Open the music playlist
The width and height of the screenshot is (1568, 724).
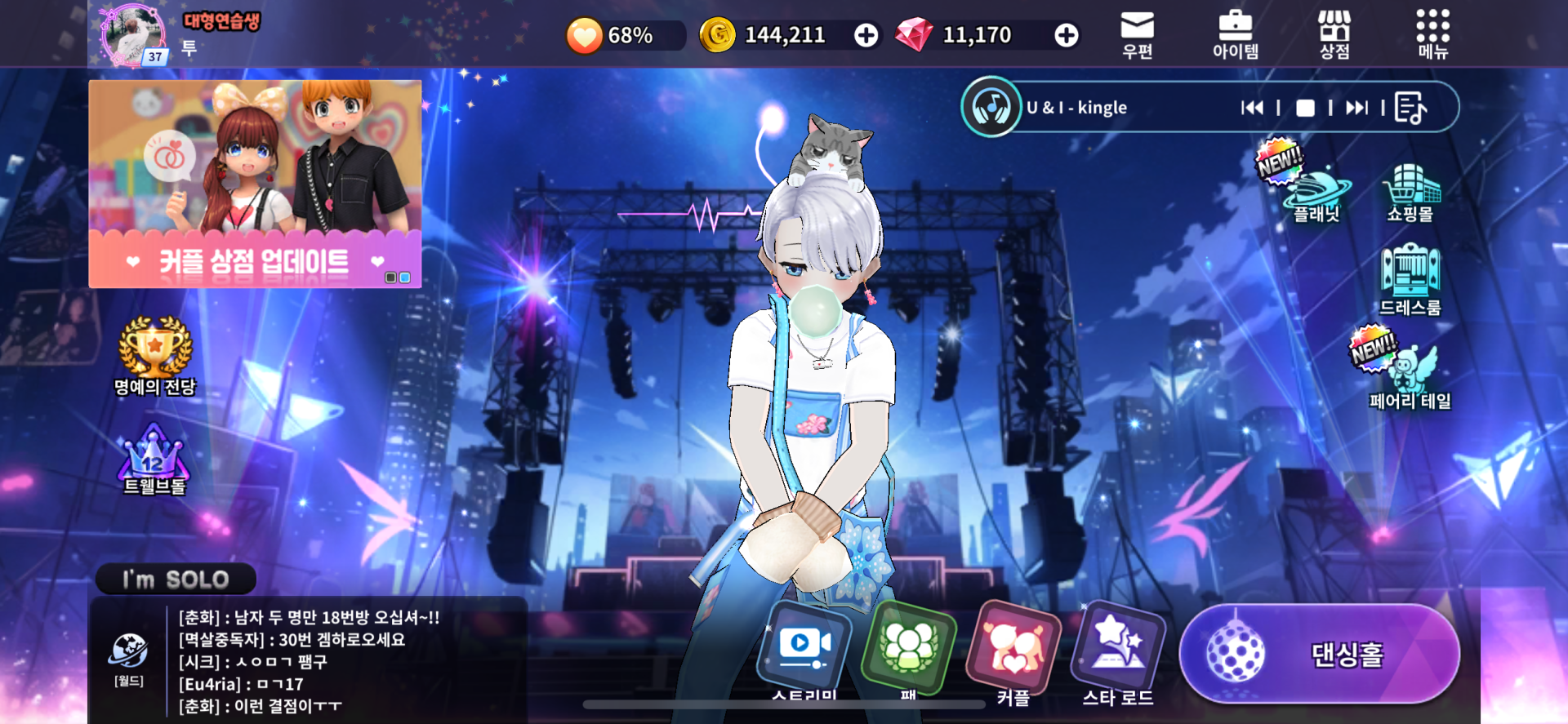coord(1410,108)
